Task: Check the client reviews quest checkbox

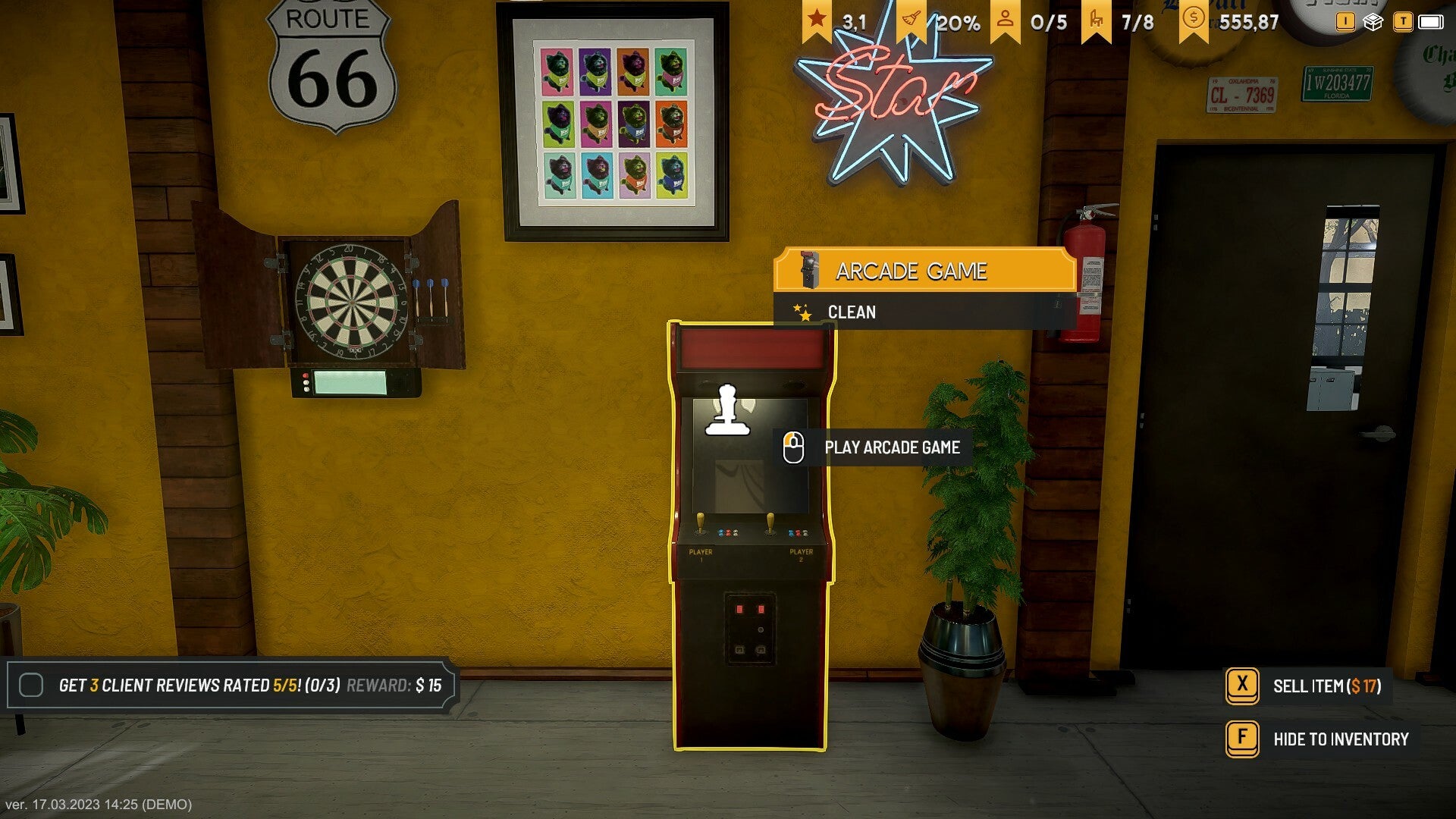Action: pos(31,684)
